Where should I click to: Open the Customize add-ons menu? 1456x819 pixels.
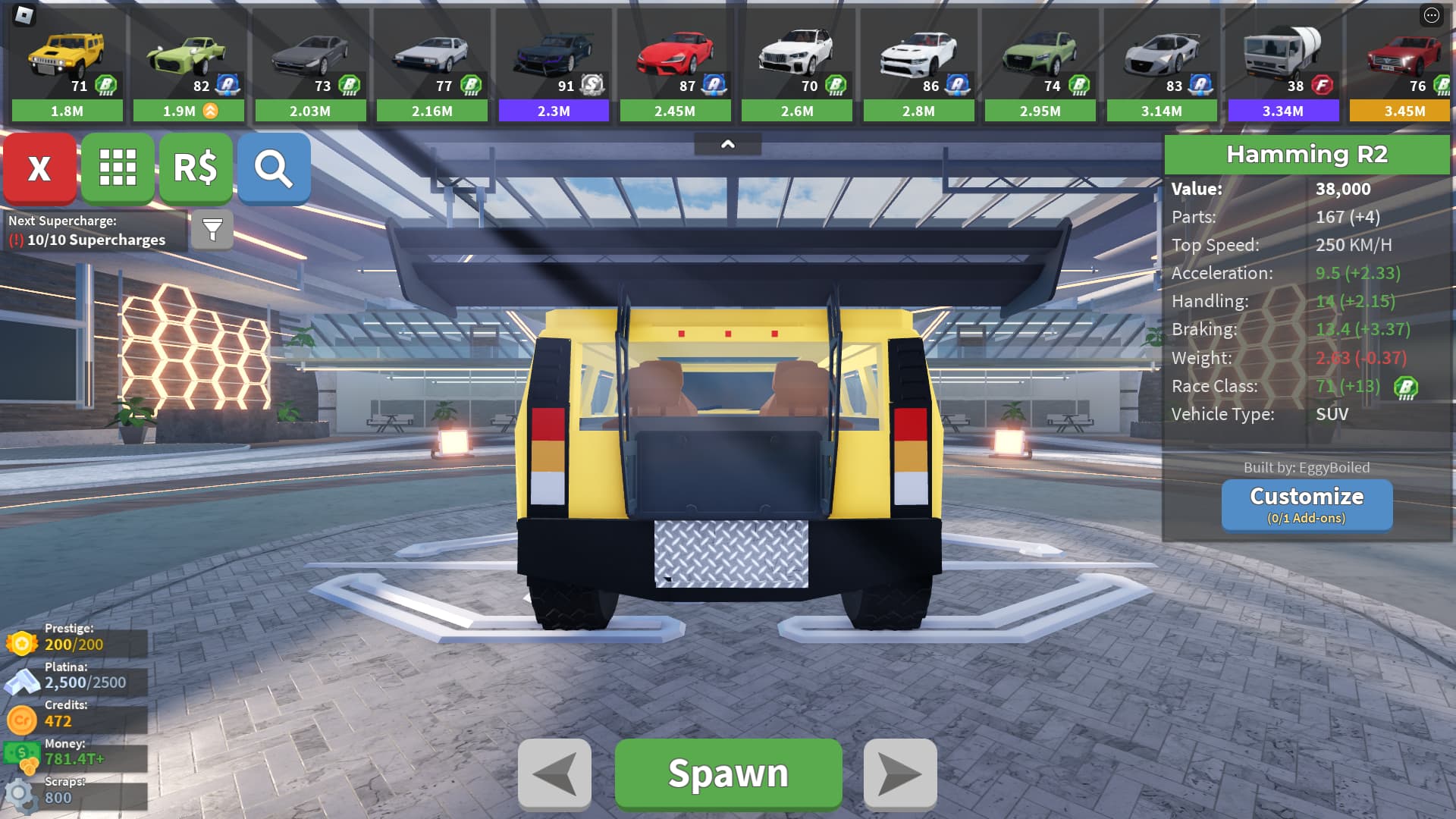1307,504
